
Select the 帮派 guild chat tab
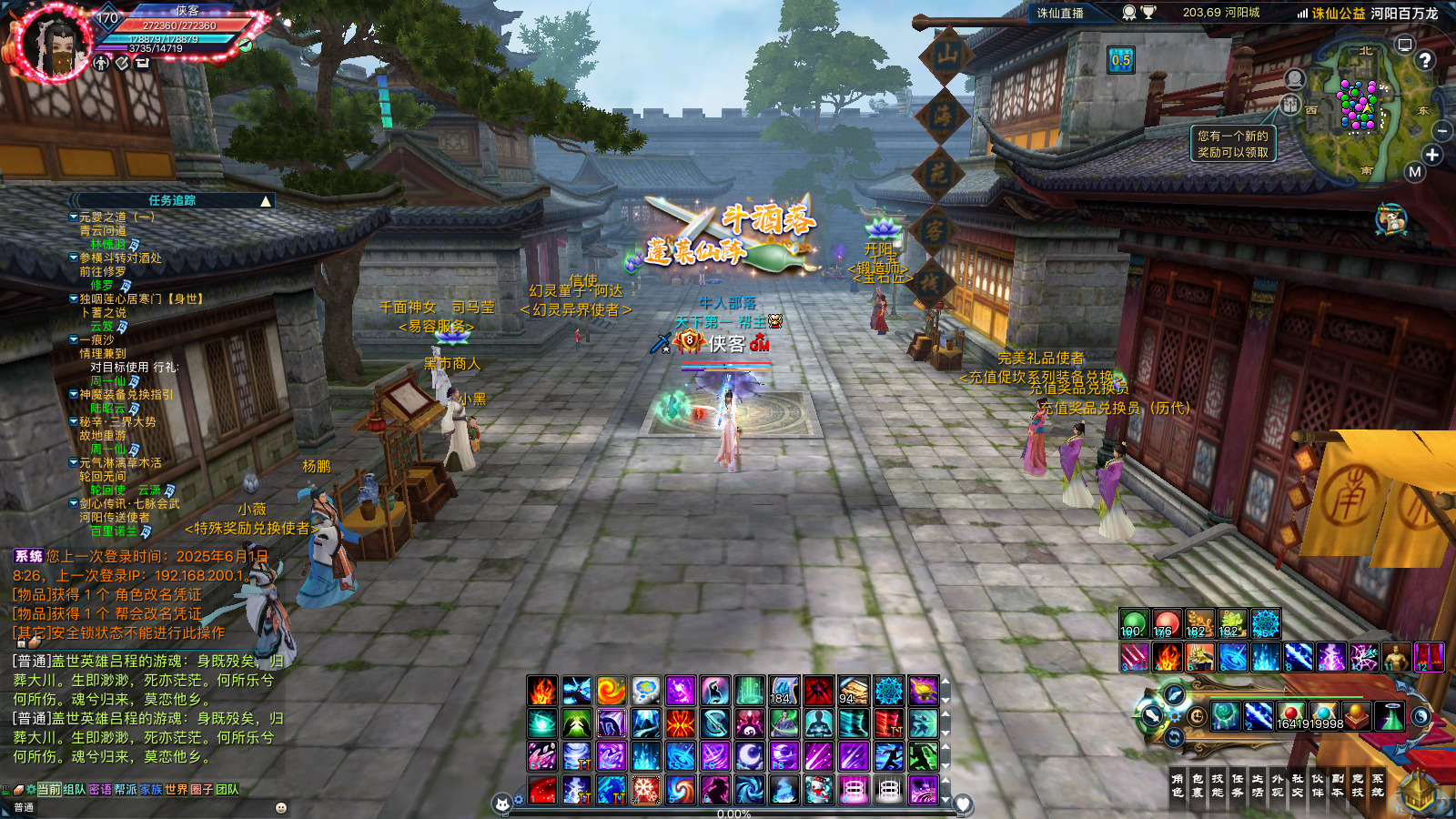(126, 790)
